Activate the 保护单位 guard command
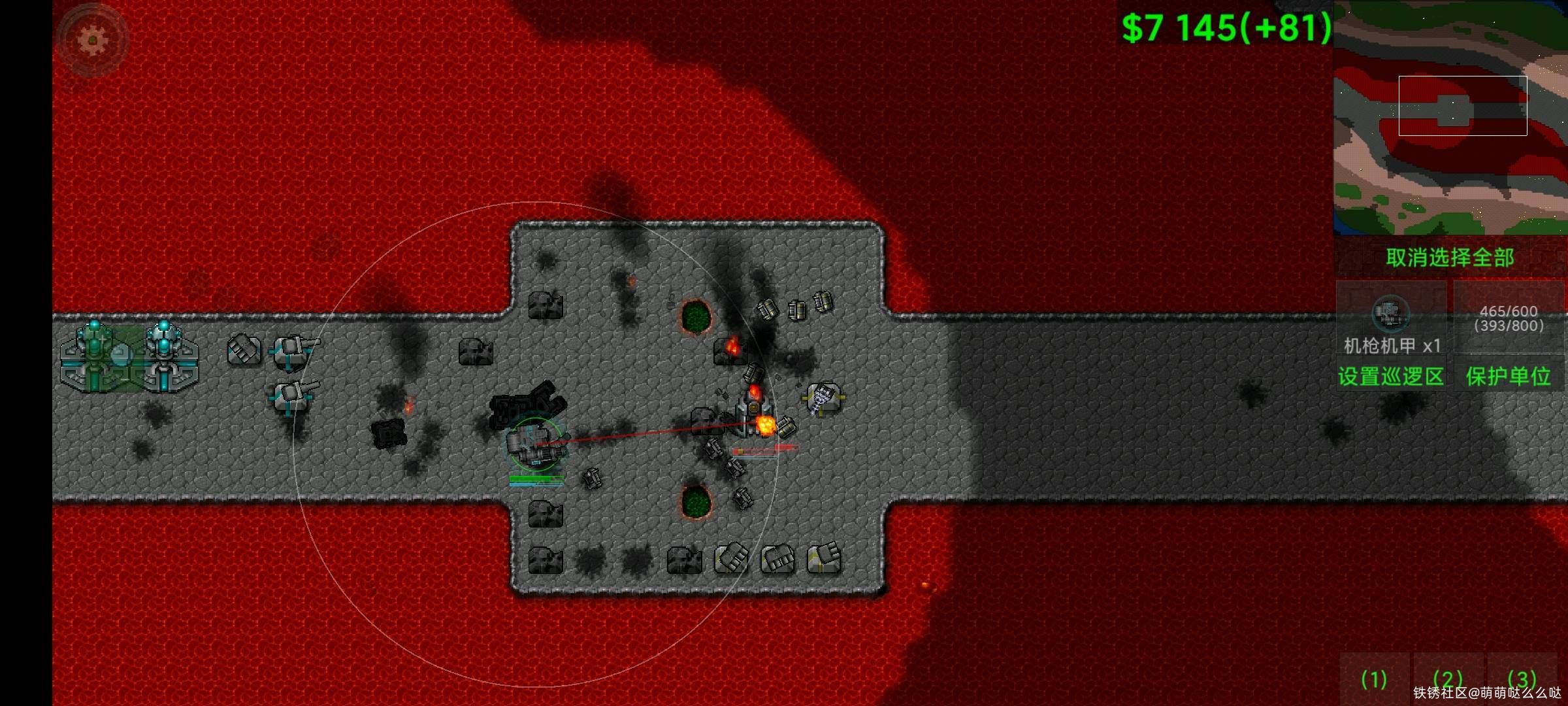The height and width of the screenshot is (706, 1568). (x=1509, y=377)
